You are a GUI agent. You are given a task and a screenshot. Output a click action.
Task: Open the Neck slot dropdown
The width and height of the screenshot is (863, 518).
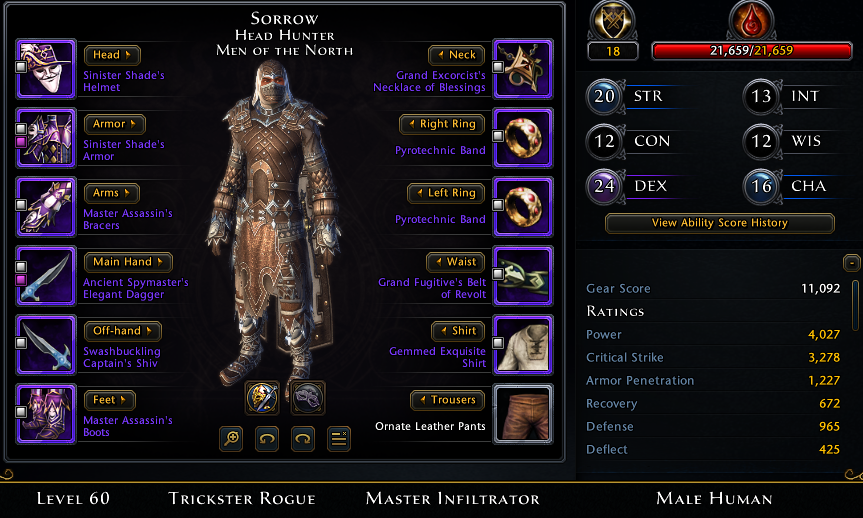coord(456,55)
